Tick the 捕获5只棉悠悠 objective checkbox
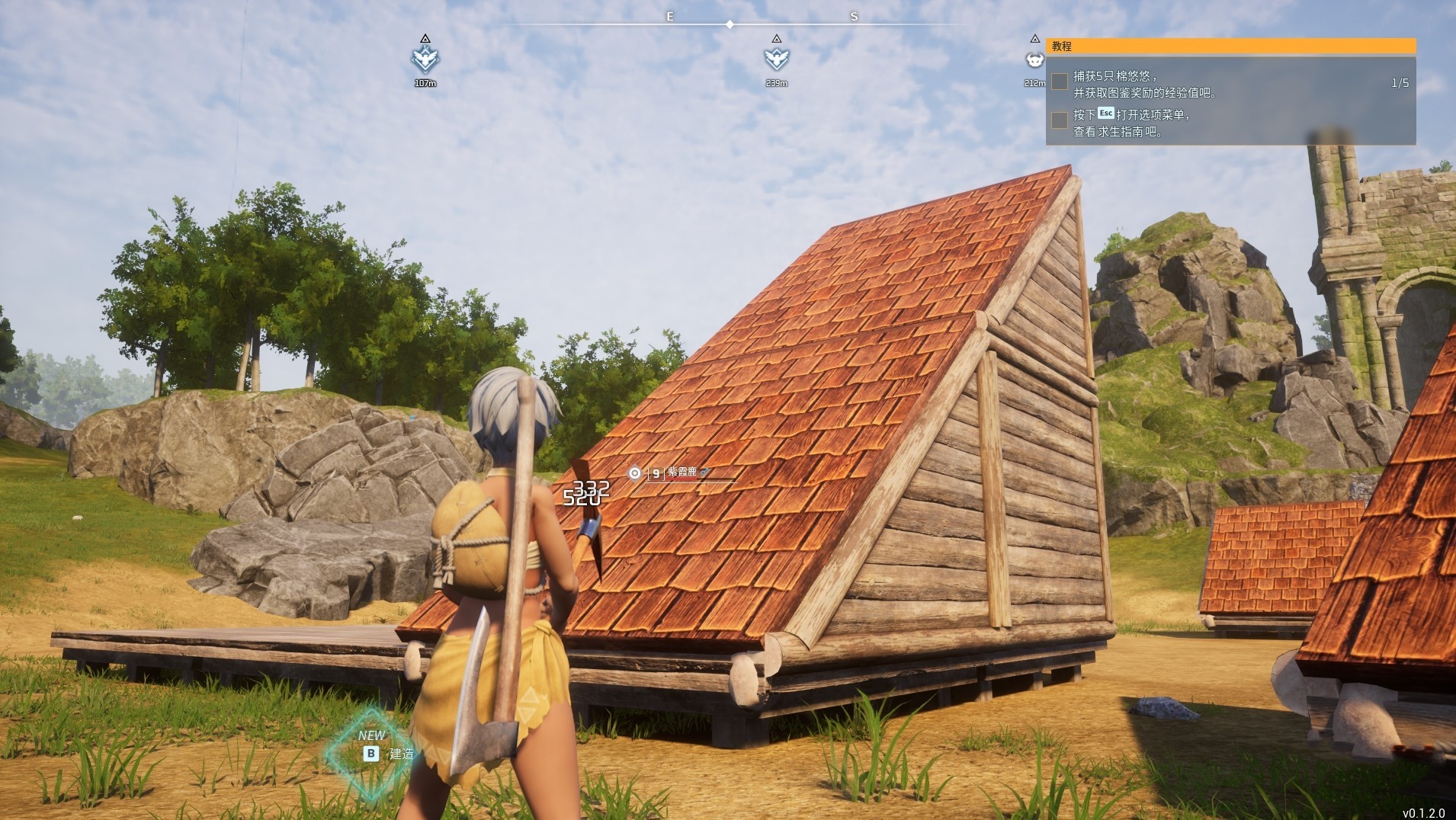This screenshot has height=820, width=1456. click(x=1060, y=82)
